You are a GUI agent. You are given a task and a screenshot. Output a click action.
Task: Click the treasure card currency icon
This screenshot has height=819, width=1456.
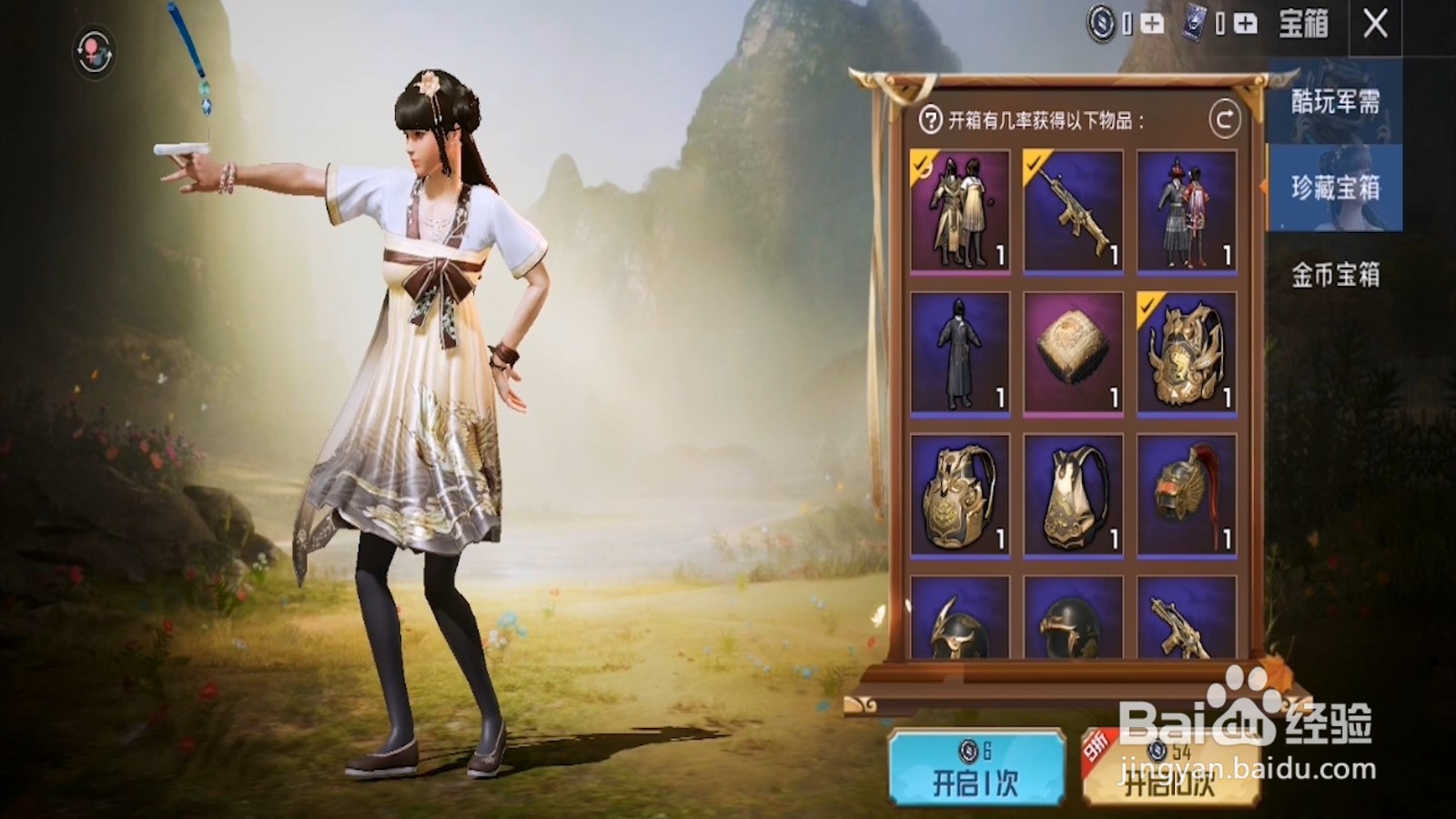[x=1195, y=23]
